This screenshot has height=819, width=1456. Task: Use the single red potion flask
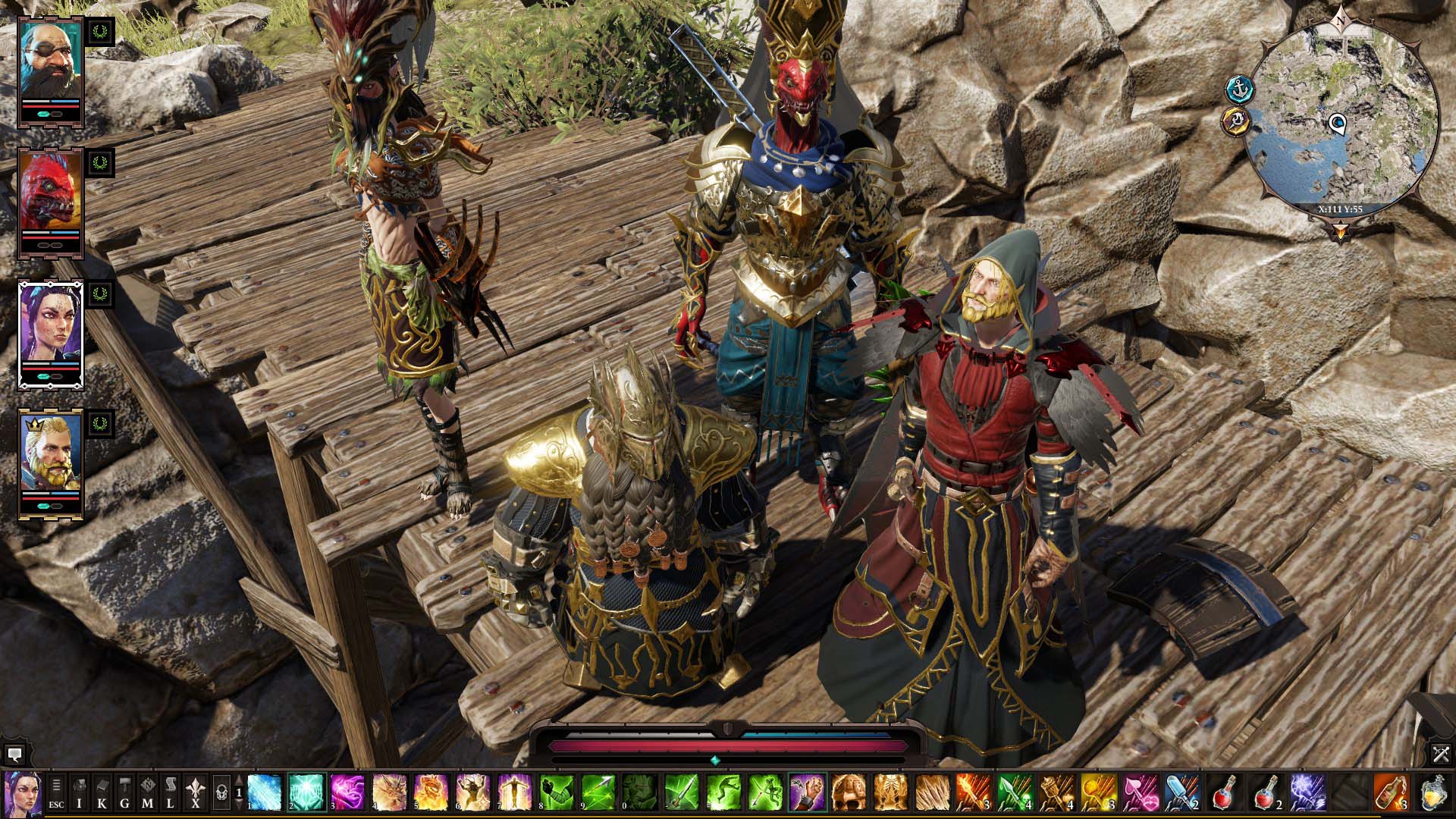[1223, 792]
